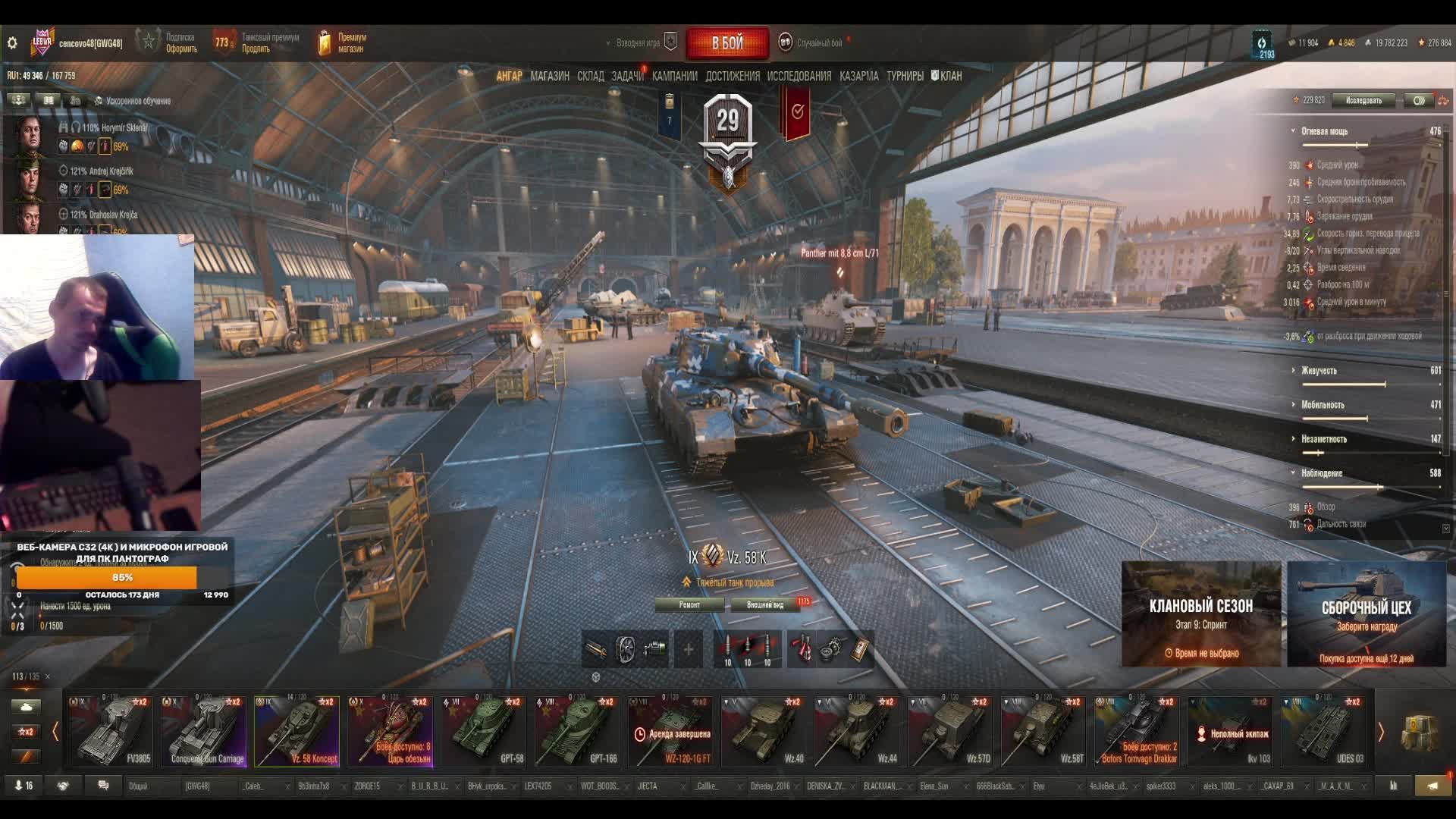Start battle with the red В БОЙ button

click(x=727, y=43)
